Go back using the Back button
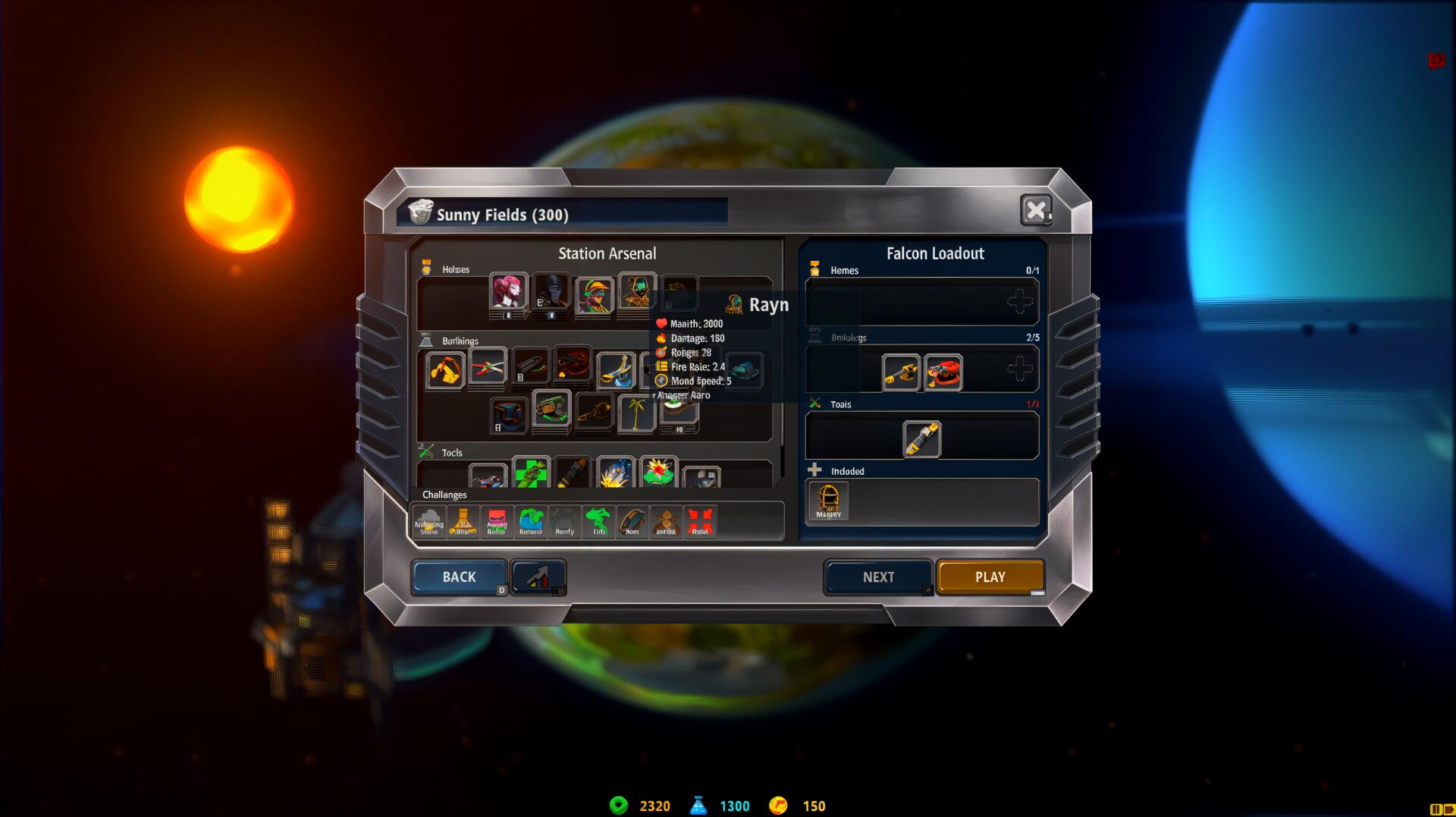The width and height of the screenshot is (1456, 817). pos(459,577)
